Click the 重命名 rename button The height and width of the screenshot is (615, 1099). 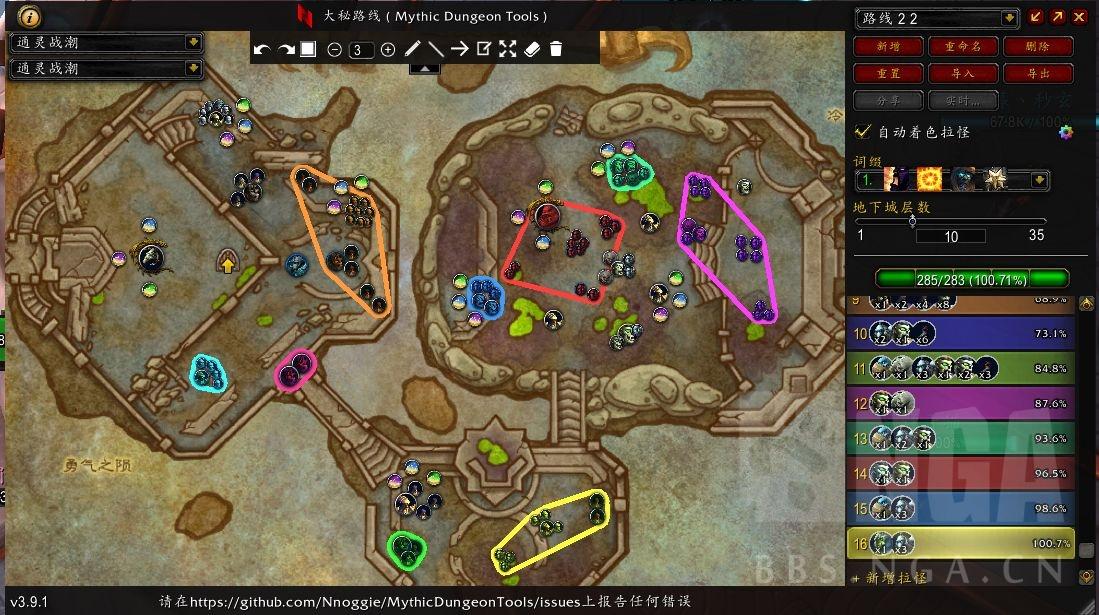point(963,47)
